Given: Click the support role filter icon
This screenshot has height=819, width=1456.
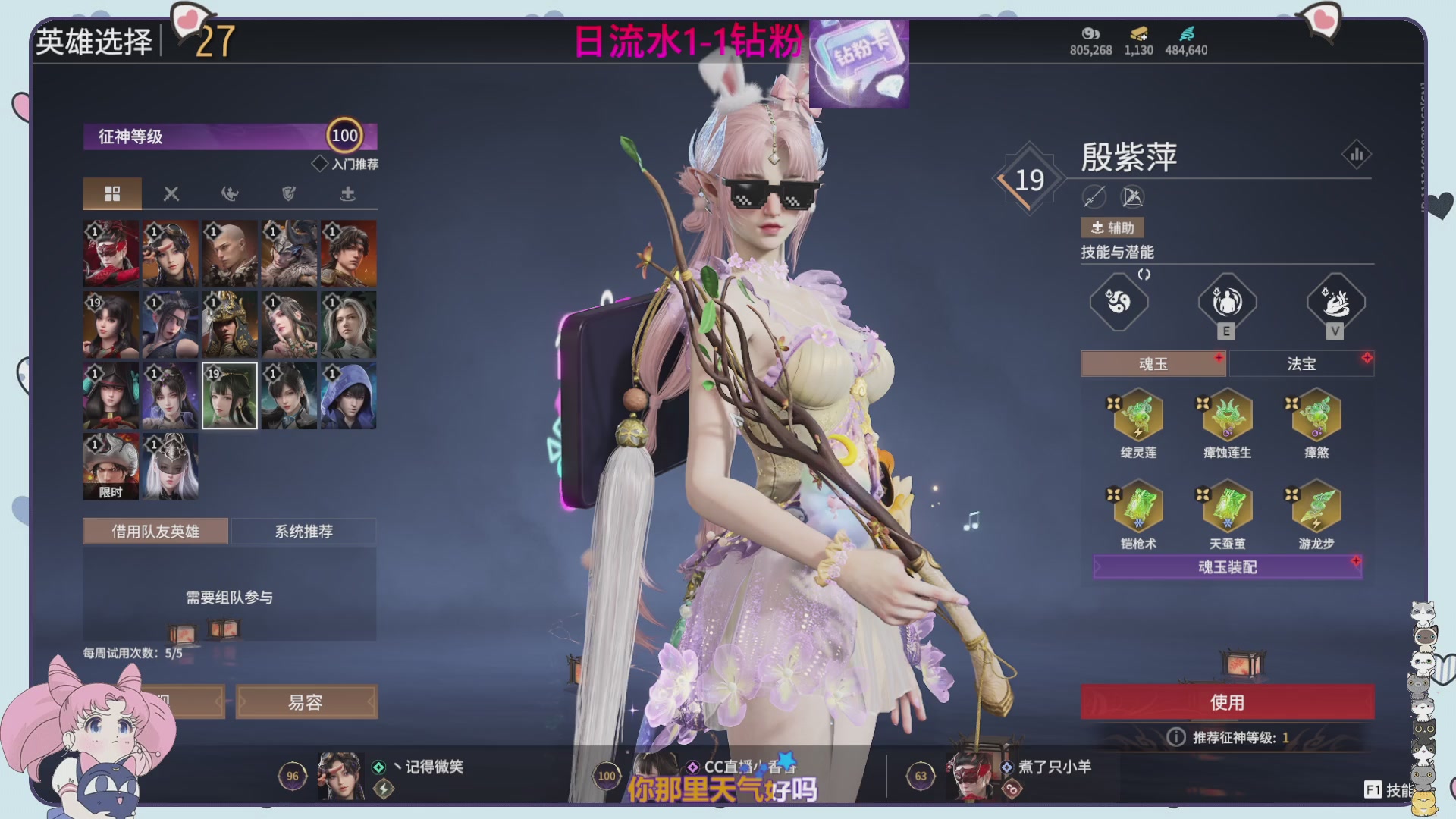Looking at the screenshot, I should tap(346, 193).
